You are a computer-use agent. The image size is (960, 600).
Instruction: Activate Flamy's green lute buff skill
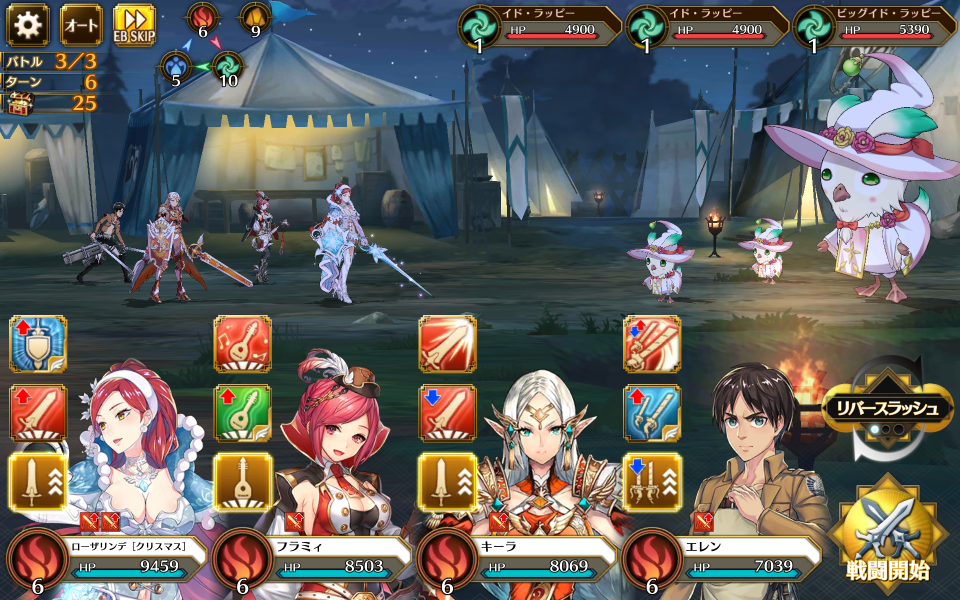[x=243, y=413]
